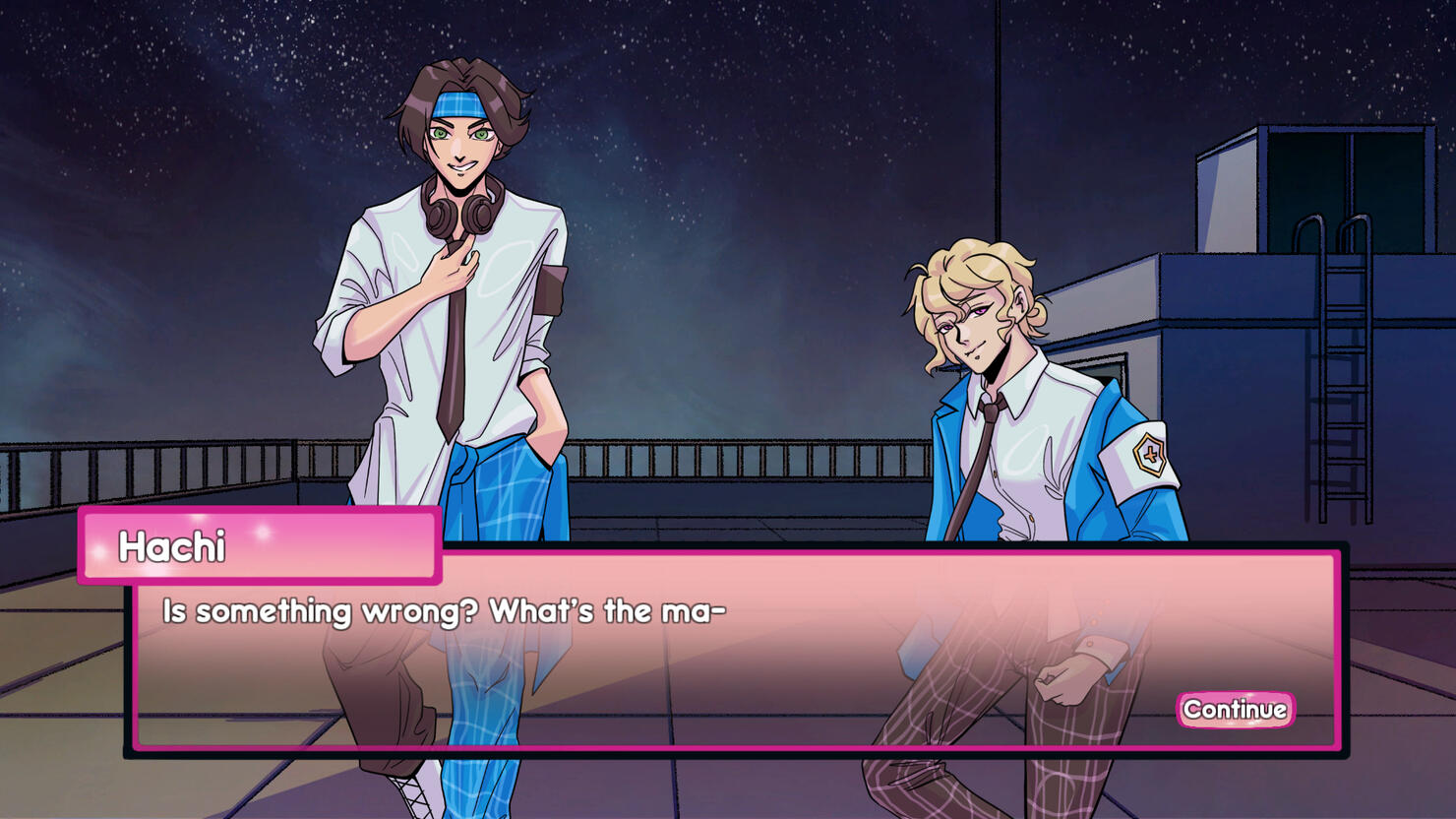The image size is (1456, 819).
Task: Click the dialogue text 'Is something wrong?'
Action: point(315,610)
